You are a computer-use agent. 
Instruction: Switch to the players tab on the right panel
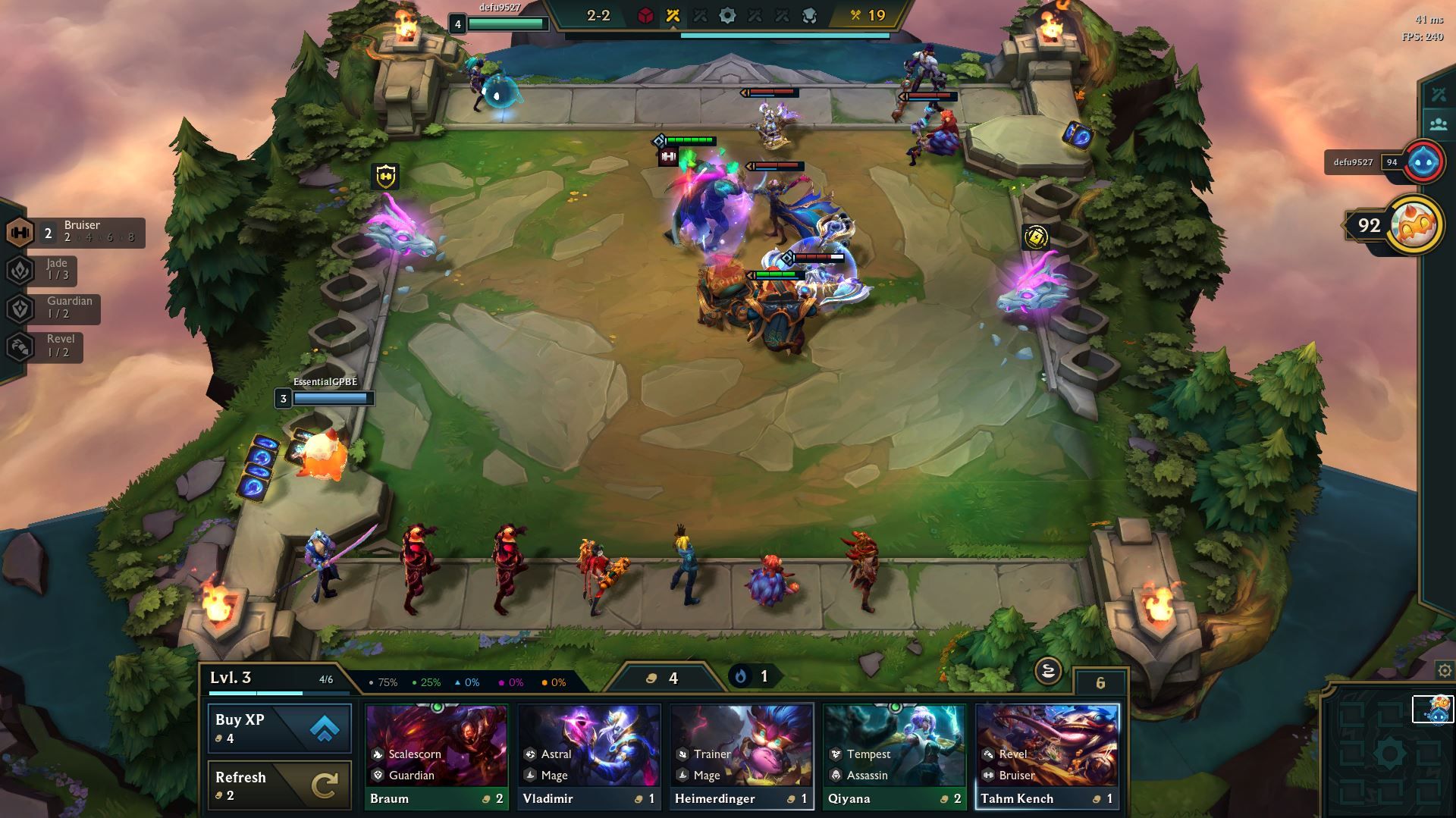[x=1439, y=124]
